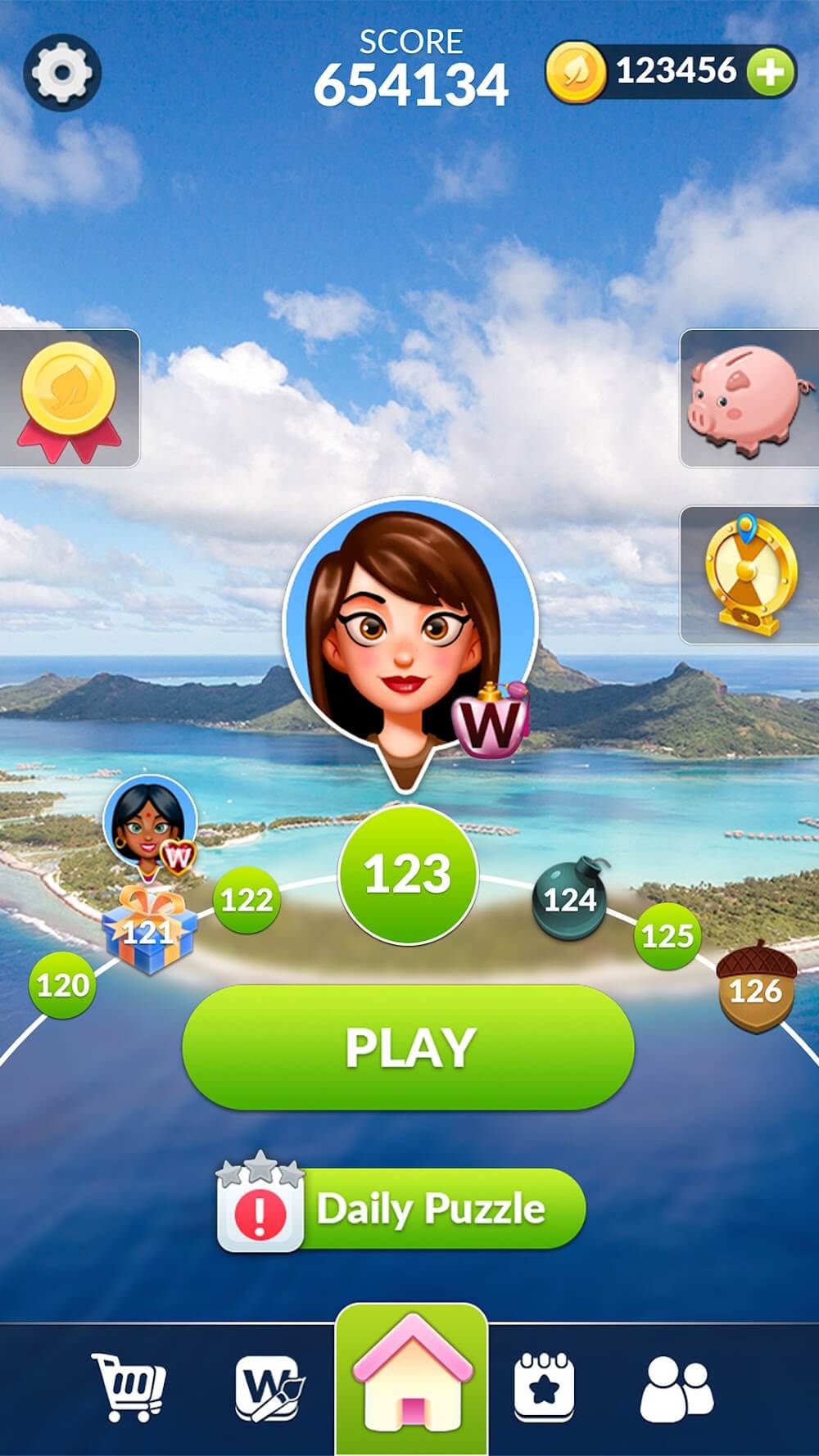Select the level 120 node
The width and height of the screenshot is (819, 1456).
62,984
